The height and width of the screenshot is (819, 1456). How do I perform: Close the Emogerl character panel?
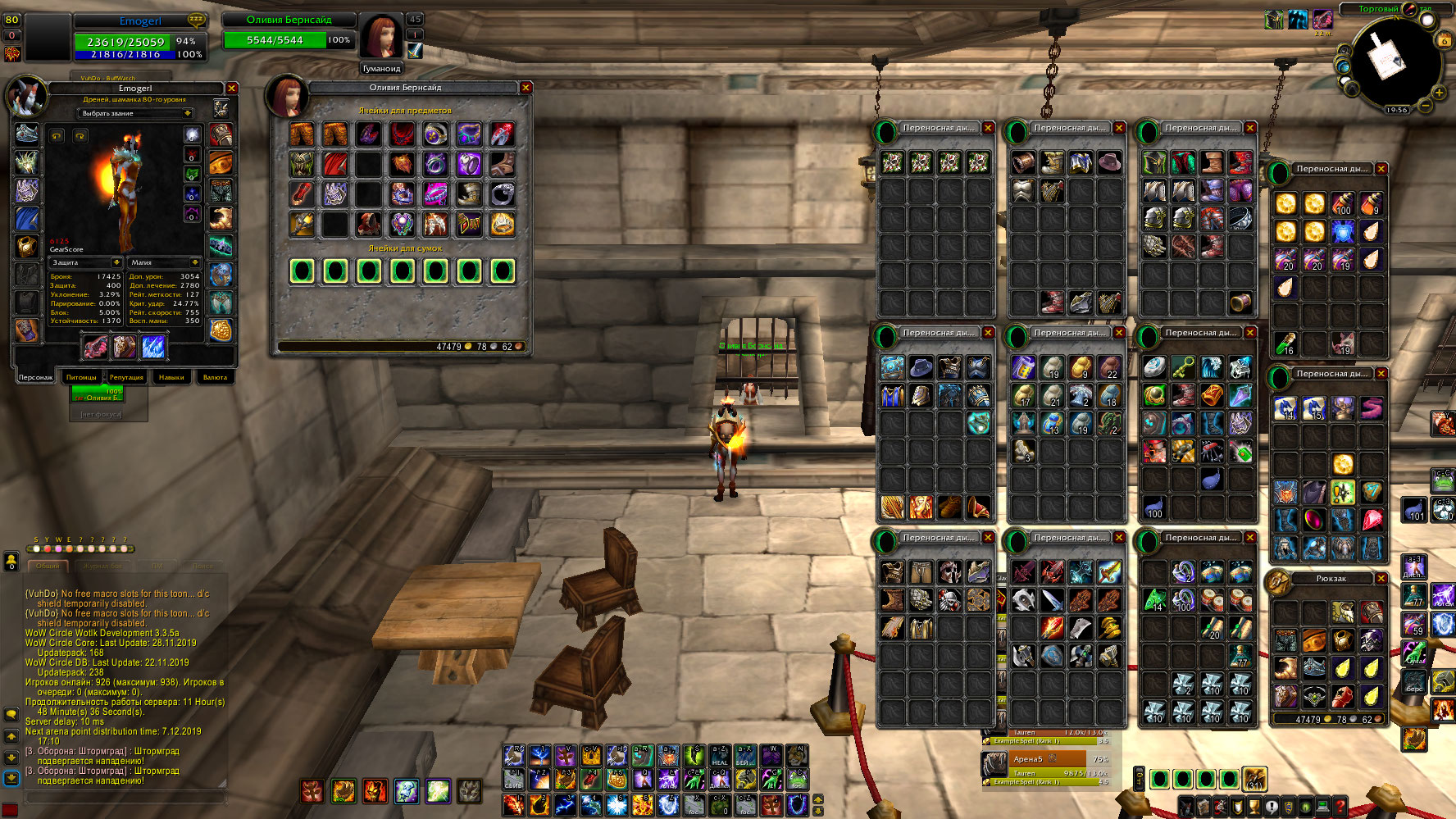click(x=232, y=88)
